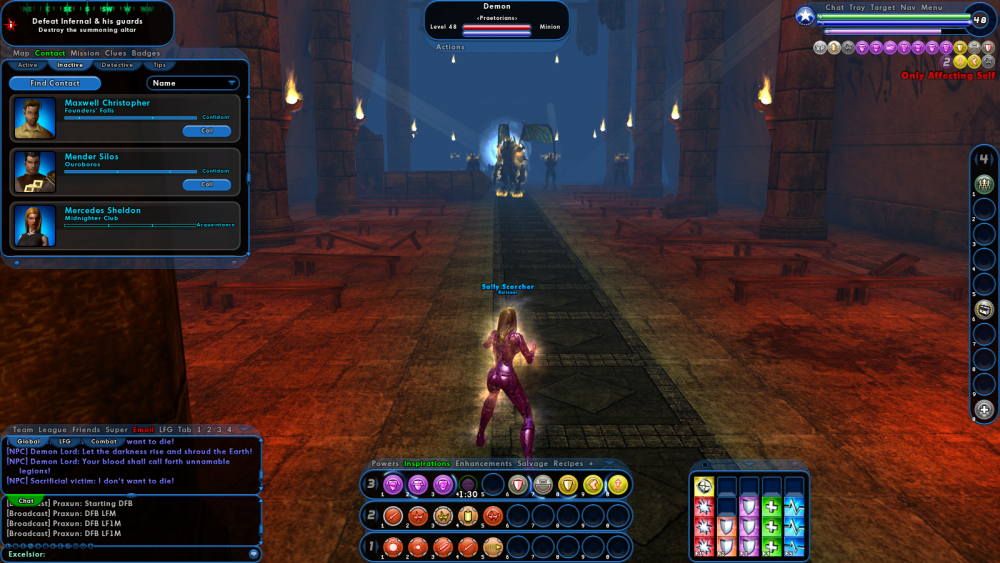Open the Actions menu under the target

coord(450,47)
